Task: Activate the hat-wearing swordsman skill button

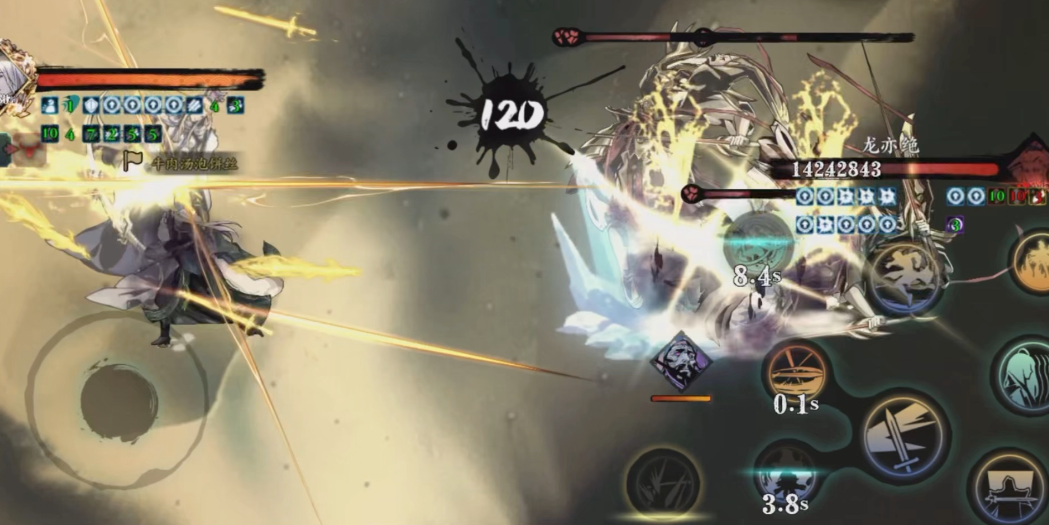Action: 1010,487
